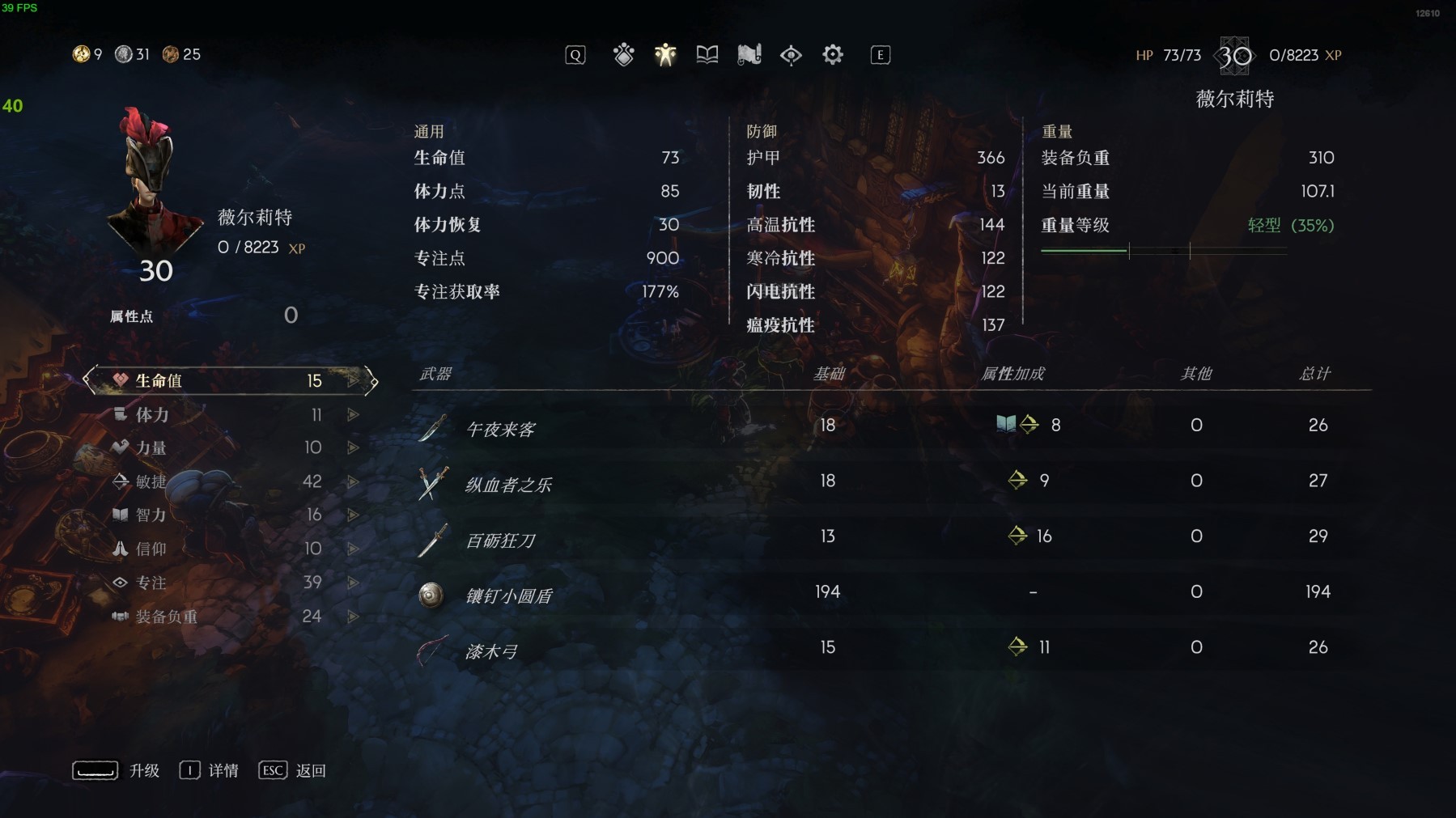
Task: Open the quest log via the Q icon
Action: [575, 54]
